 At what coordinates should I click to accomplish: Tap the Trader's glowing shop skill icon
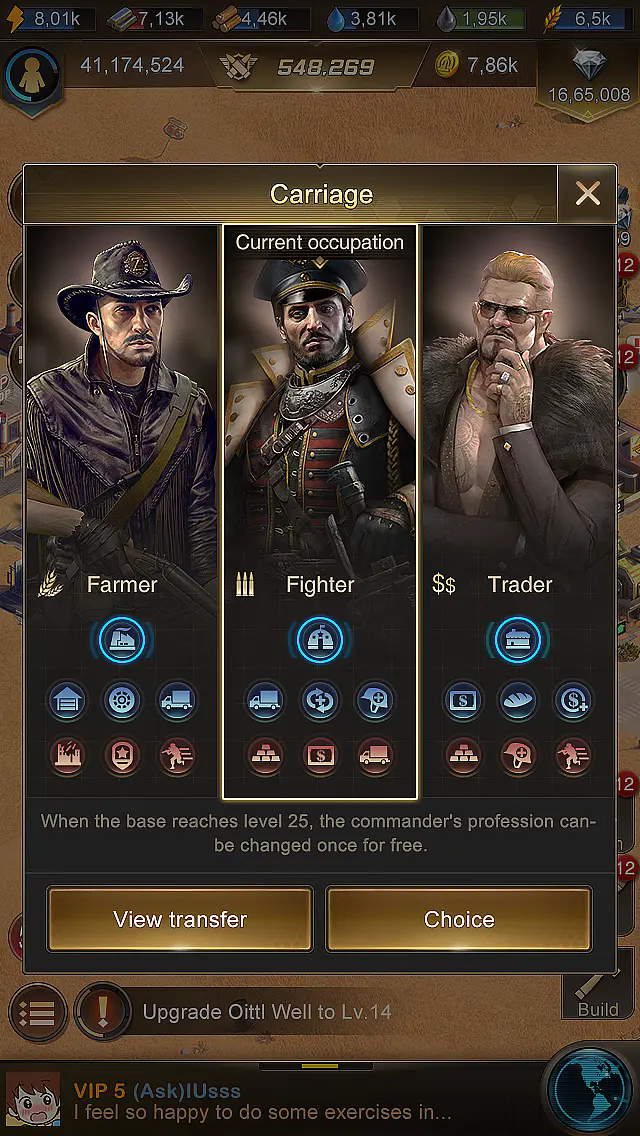tap(518, 640)
